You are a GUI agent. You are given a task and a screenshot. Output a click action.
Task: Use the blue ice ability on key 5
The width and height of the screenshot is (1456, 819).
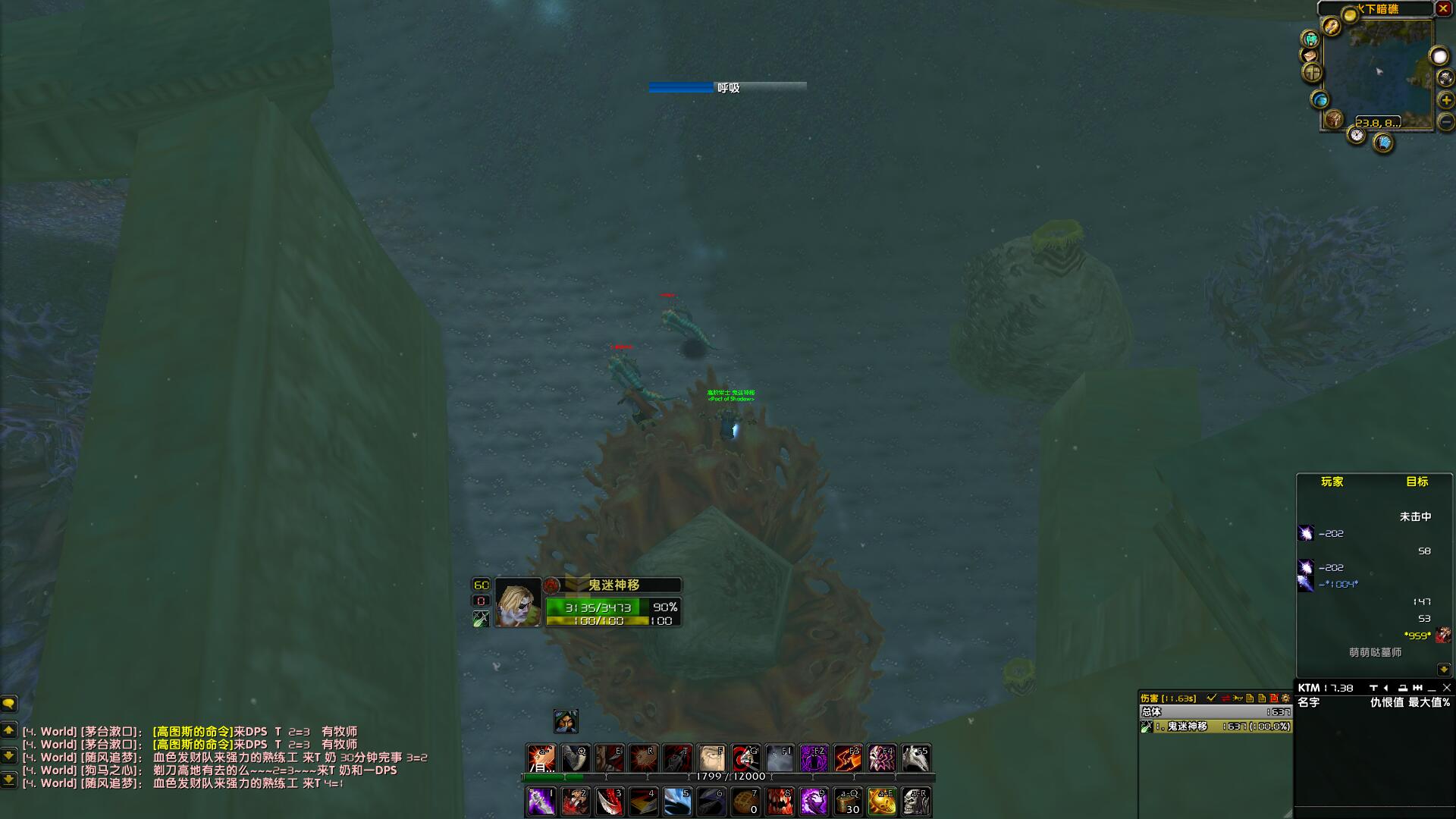tap(677, 802)
